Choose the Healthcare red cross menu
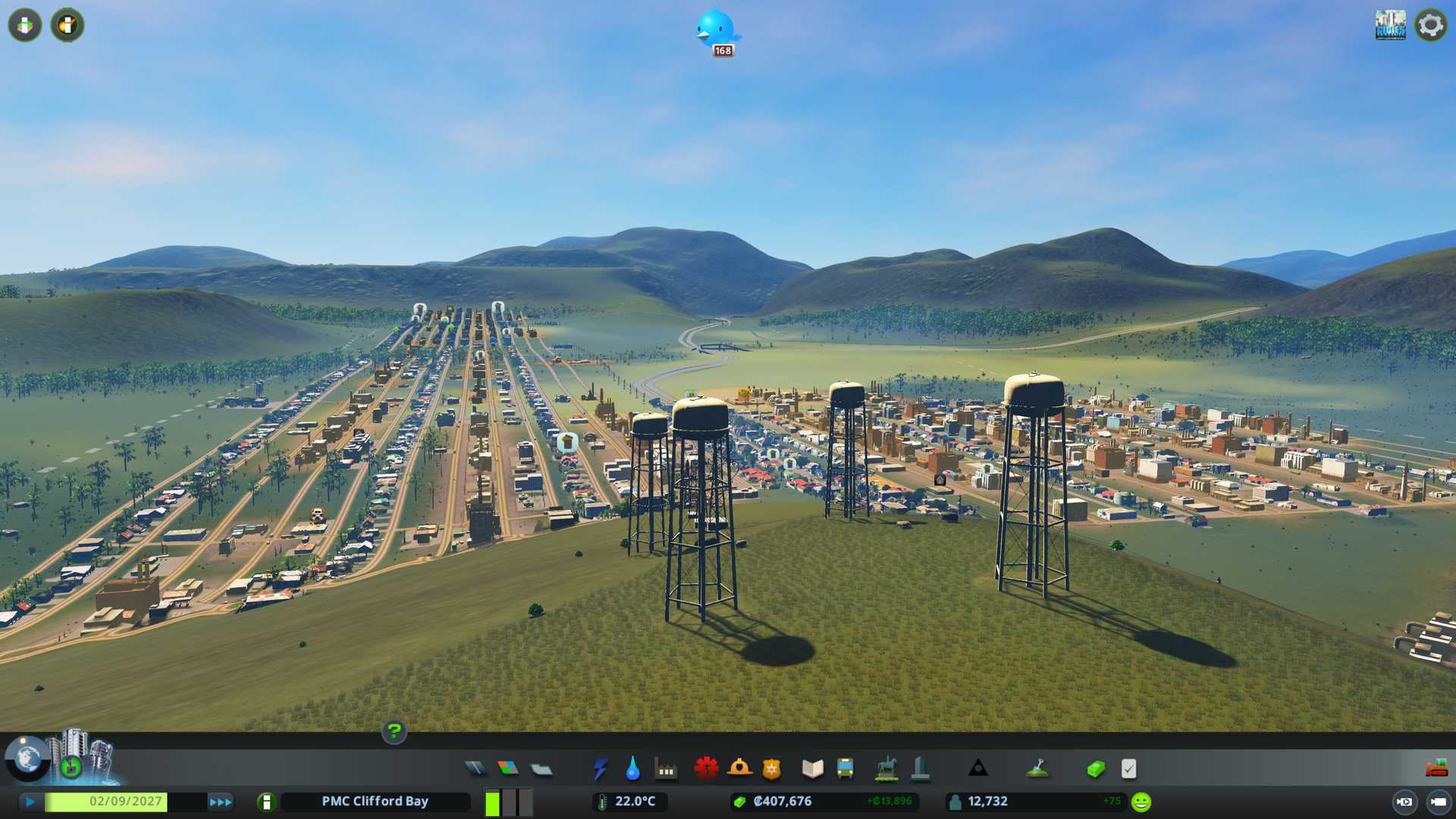This screenshot has height=819, width=1456. tap(706, 769)
